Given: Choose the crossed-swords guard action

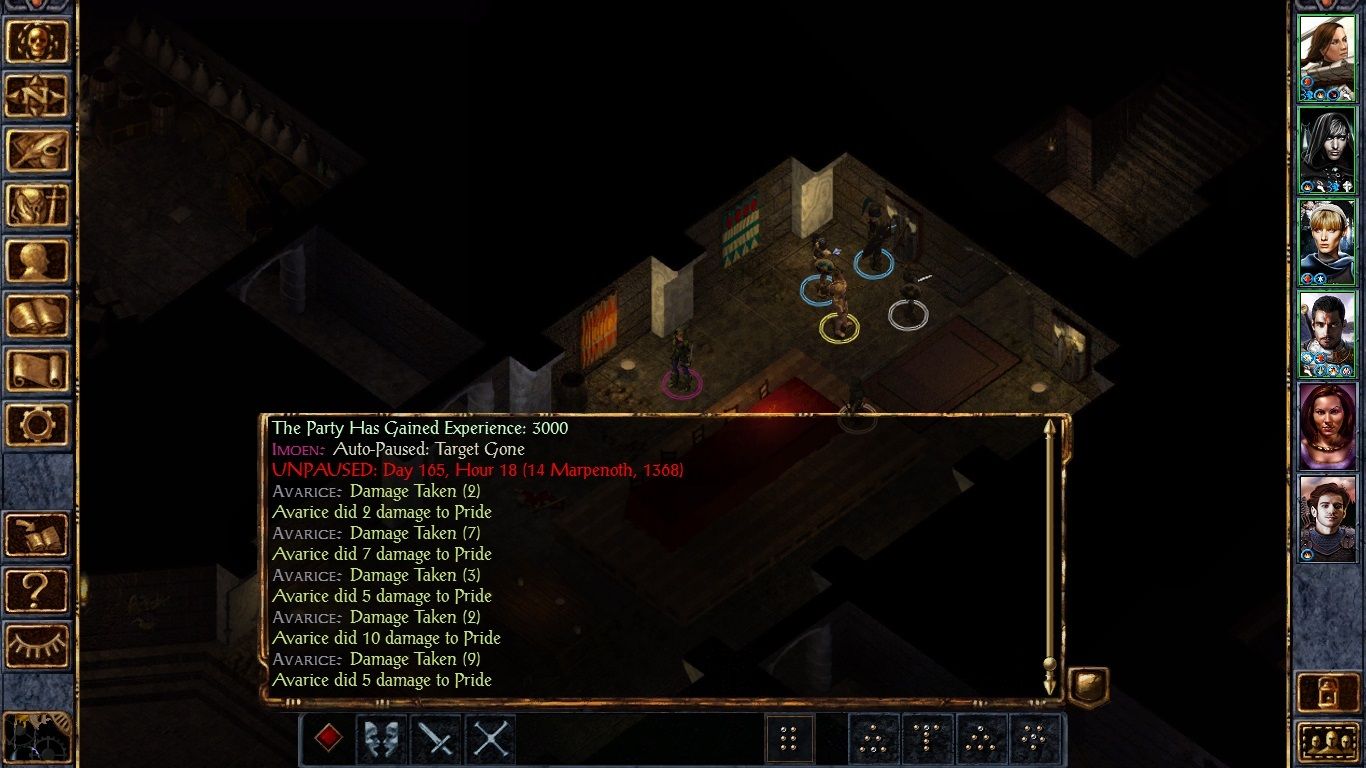Looking at the screenshot, I should [489, 739].
